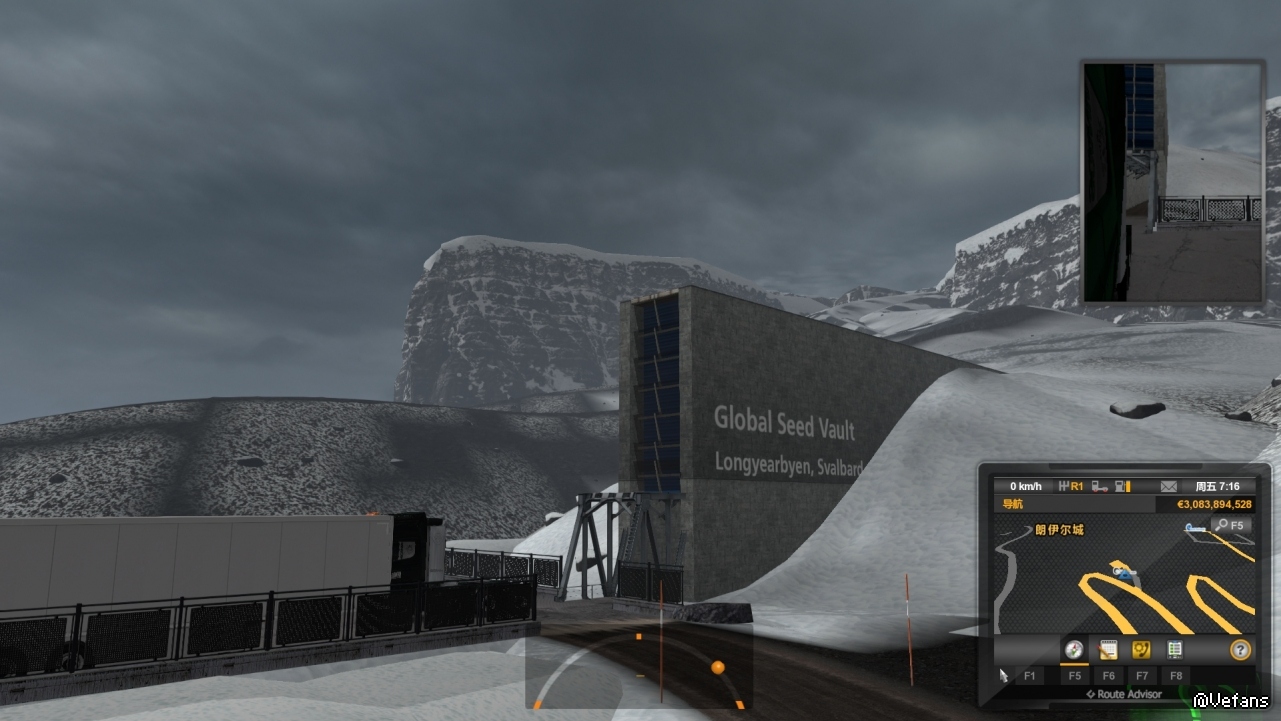Switch to the compass navigation tab
Screen dimensions: 1281x721
pyautogui.click(x=1074, y=650)
